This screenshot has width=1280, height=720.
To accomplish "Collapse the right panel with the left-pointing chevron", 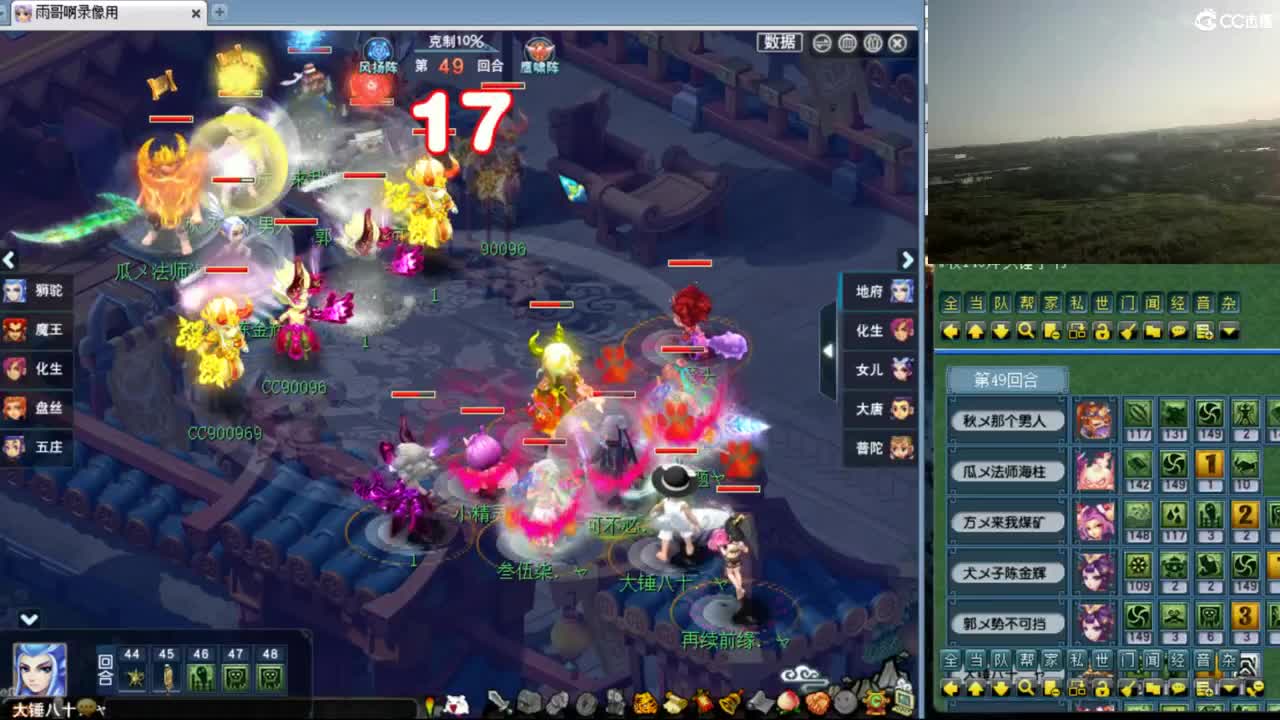I will tap(828, 351).
